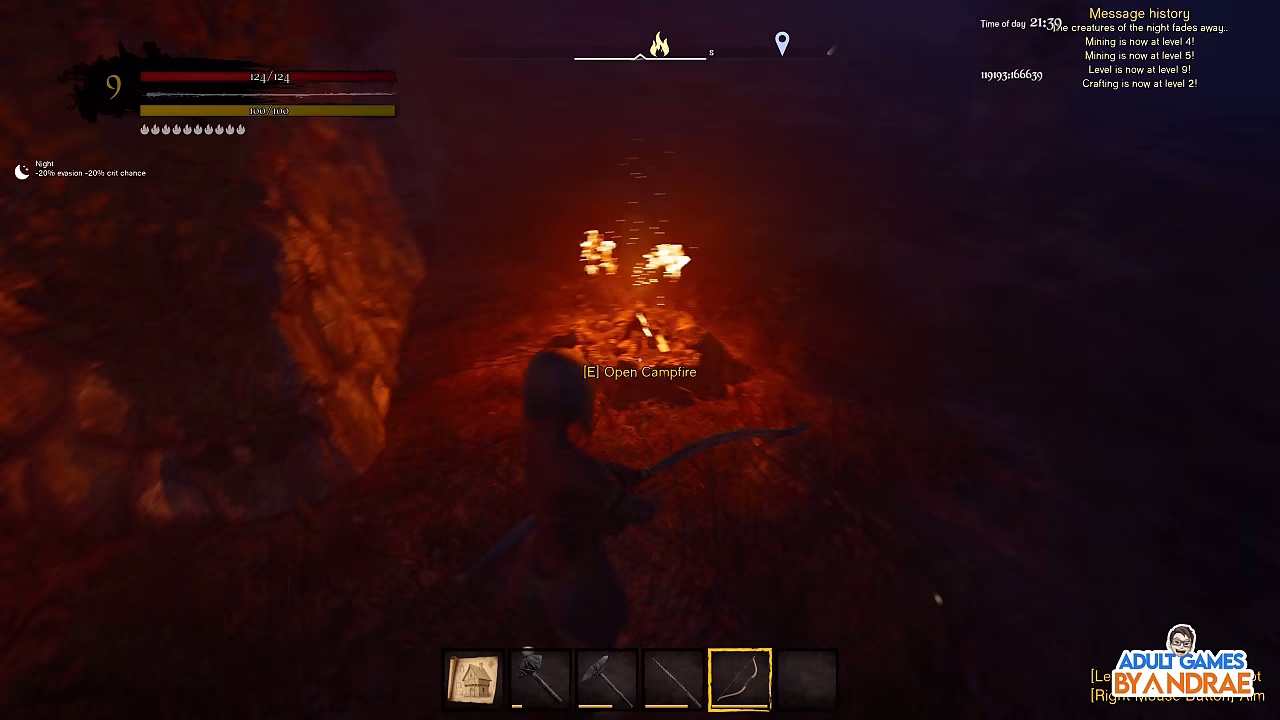Click the 'Crafting is now at level 2!' message
This screenshot has height=720, width=1280.
pos(1137,83)
